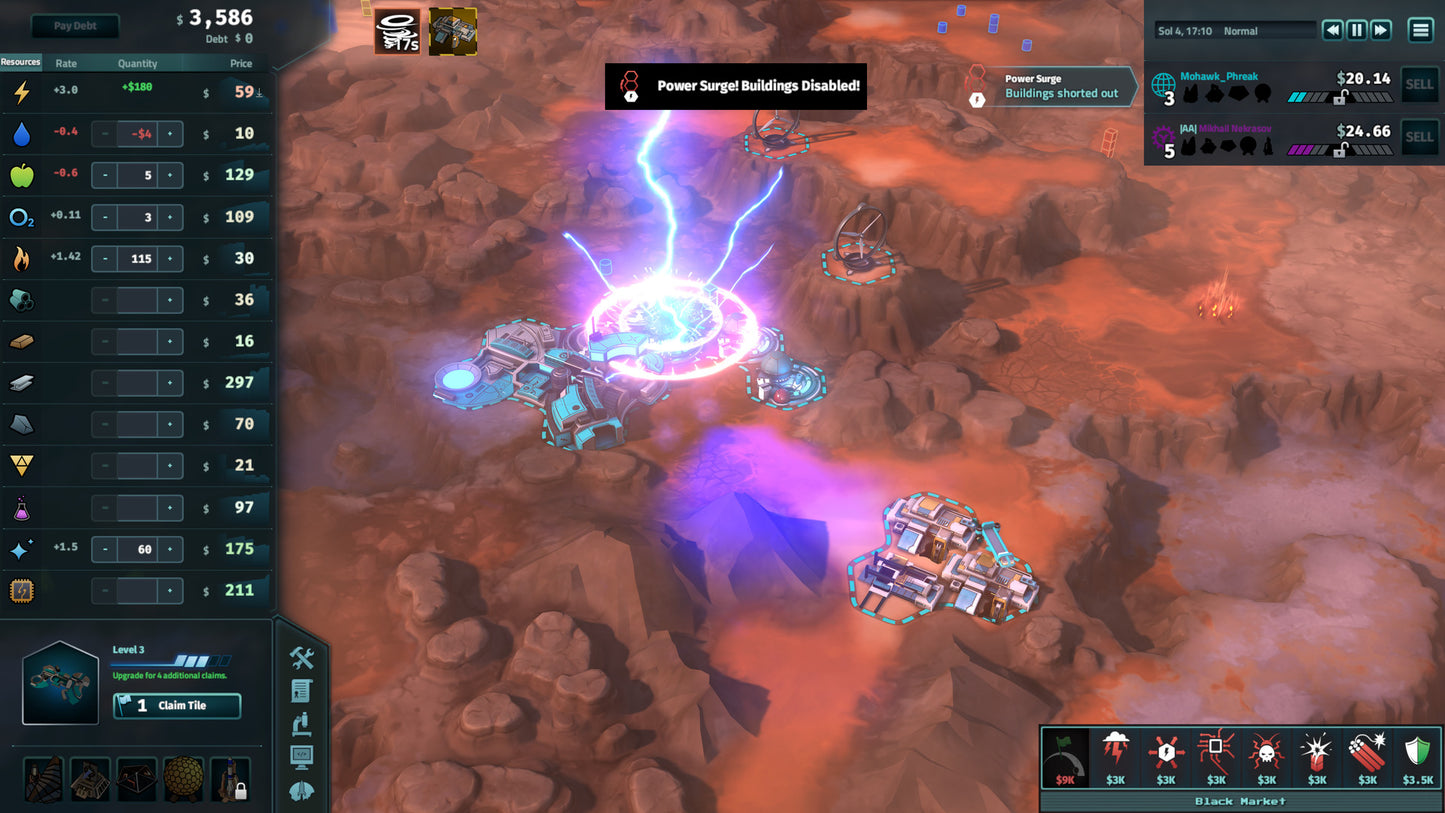Speed up game with fast-forward button
This screenshot has height=813, width=1445.
[1381, 30]
